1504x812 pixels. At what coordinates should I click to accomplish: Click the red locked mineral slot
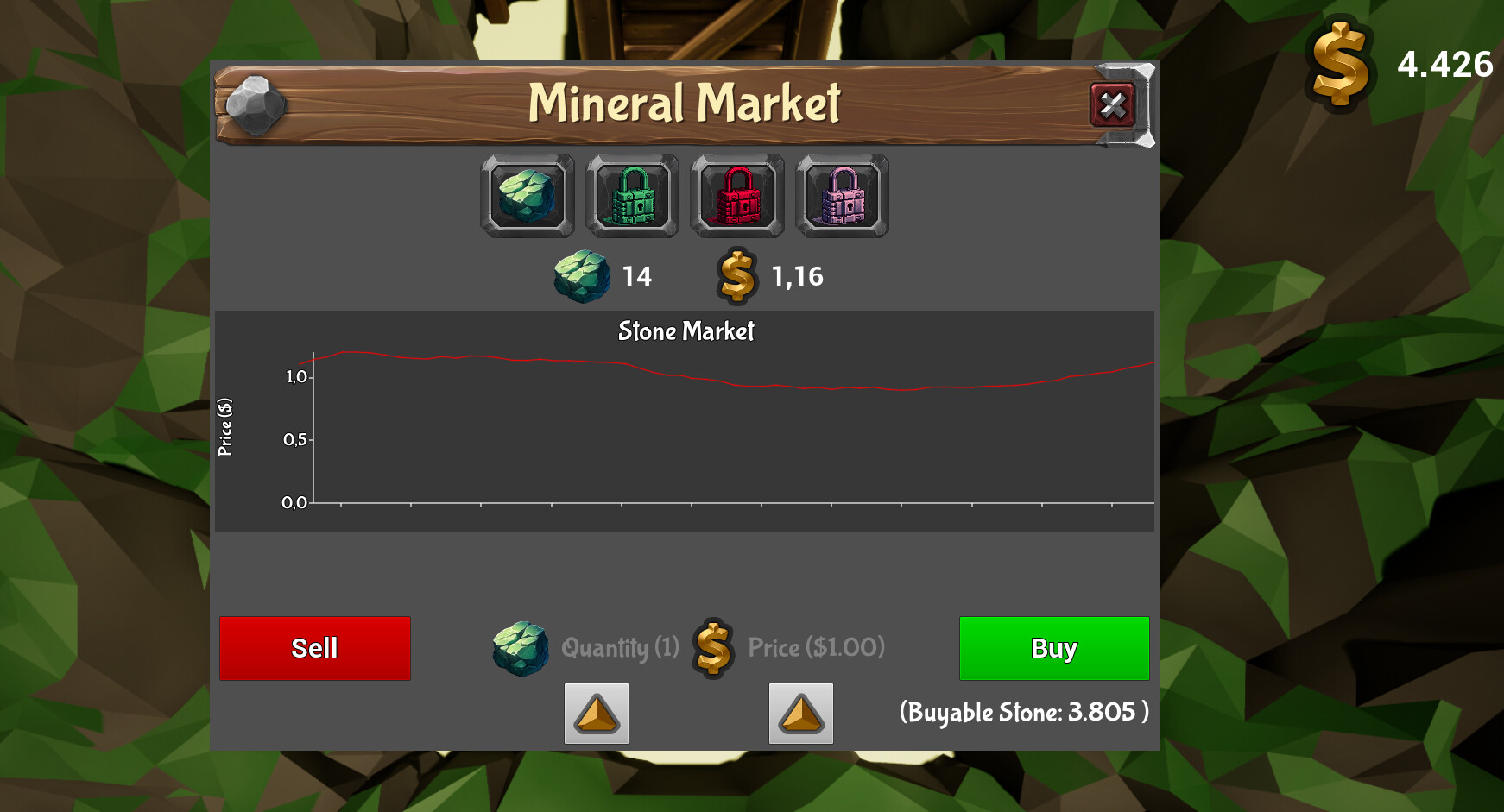[x=736, y=195]
